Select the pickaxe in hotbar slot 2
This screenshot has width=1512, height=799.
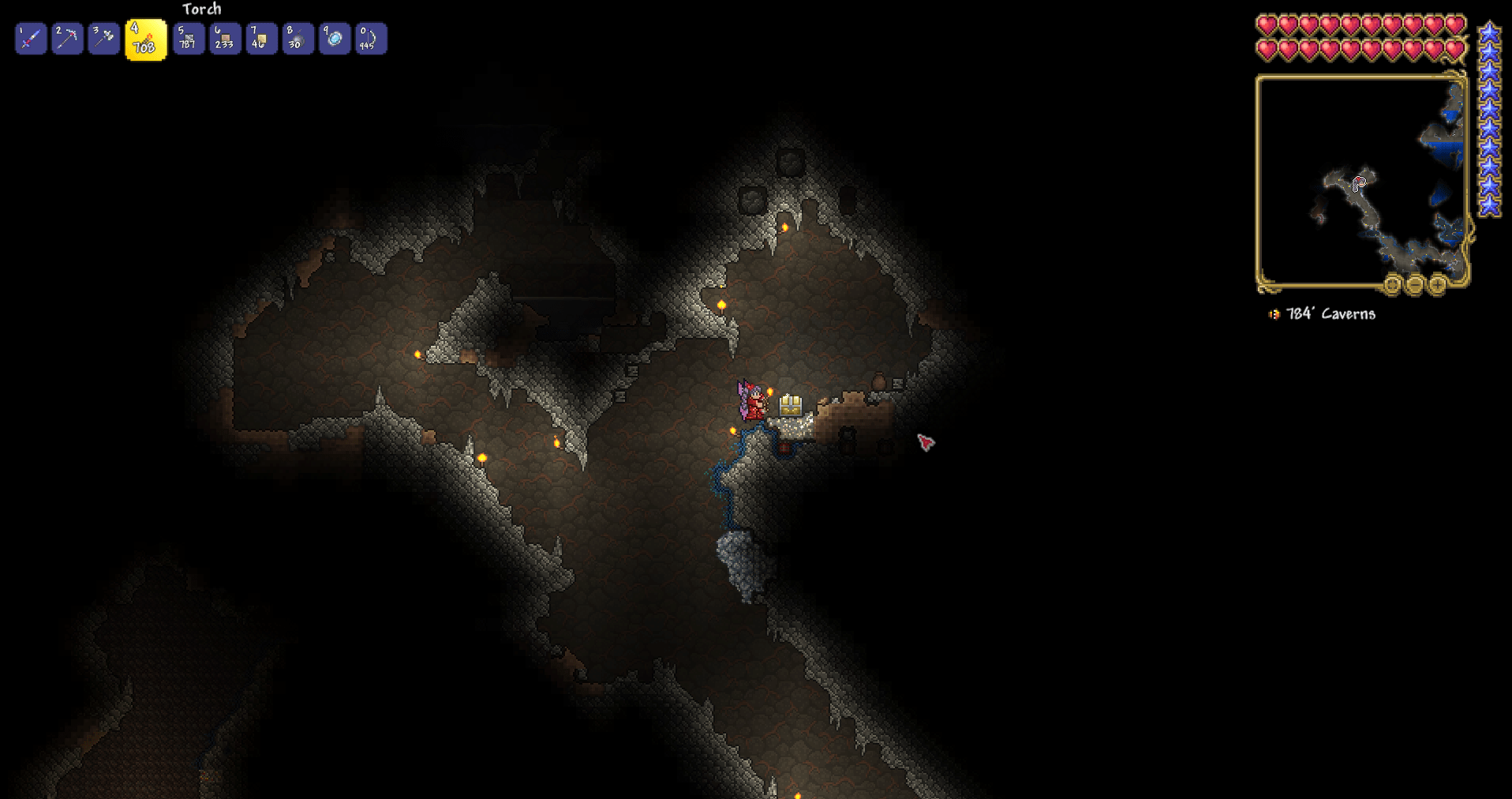(x=66, y=38)
